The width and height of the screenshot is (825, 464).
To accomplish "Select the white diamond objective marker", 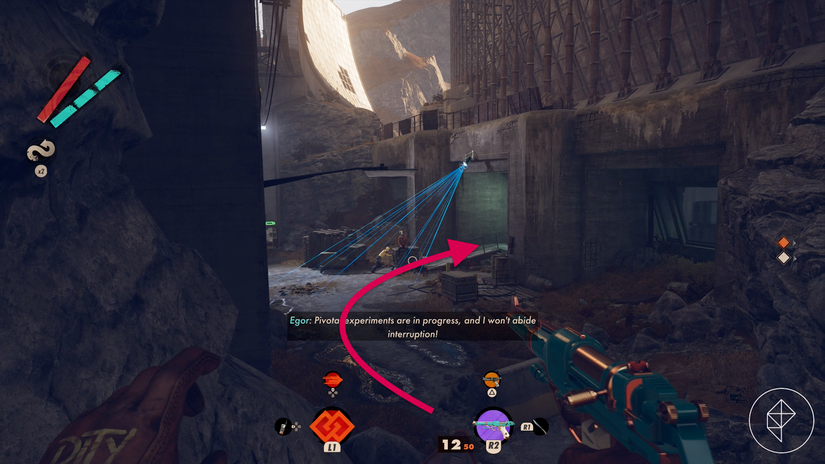I will click(x=784, y=258).
